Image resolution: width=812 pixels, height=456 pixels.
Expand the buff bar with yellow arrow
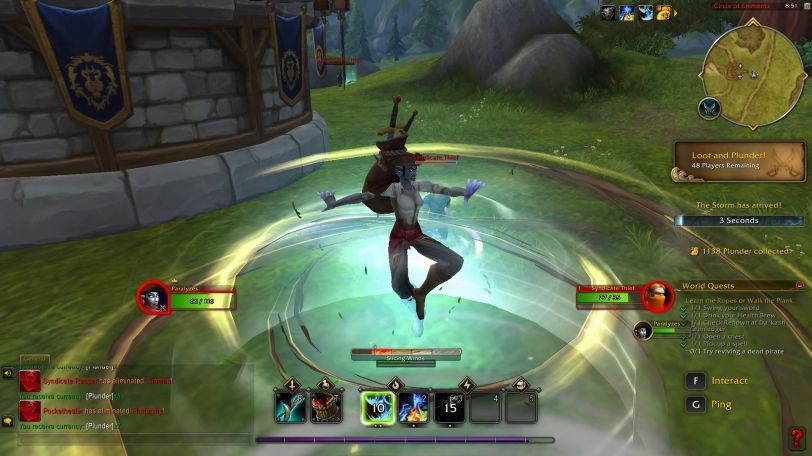[x=677, y=13]
